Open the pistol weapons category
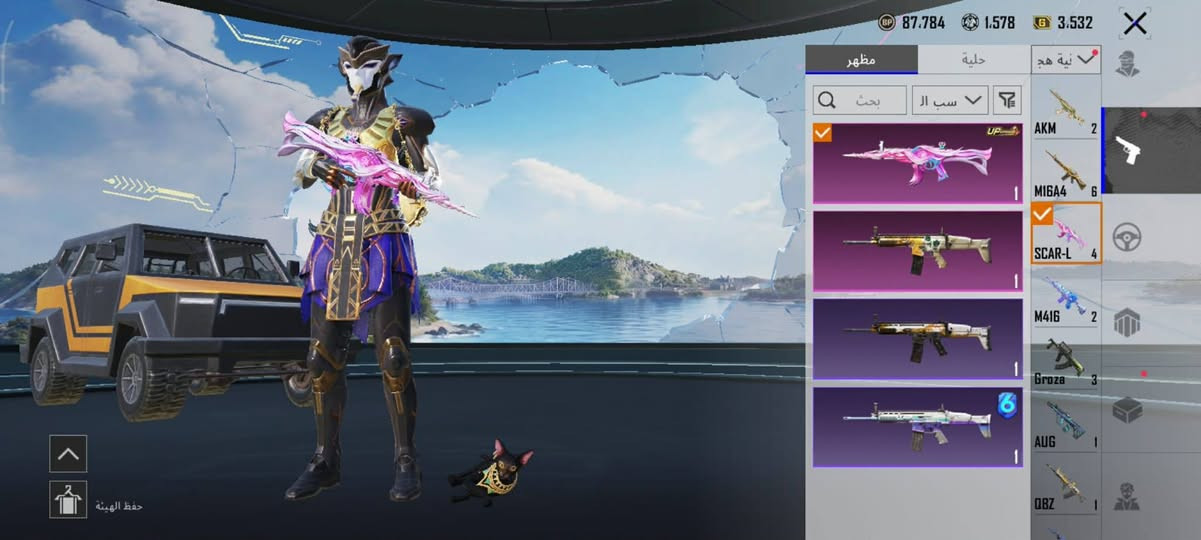 click(x=1148, y=150)
